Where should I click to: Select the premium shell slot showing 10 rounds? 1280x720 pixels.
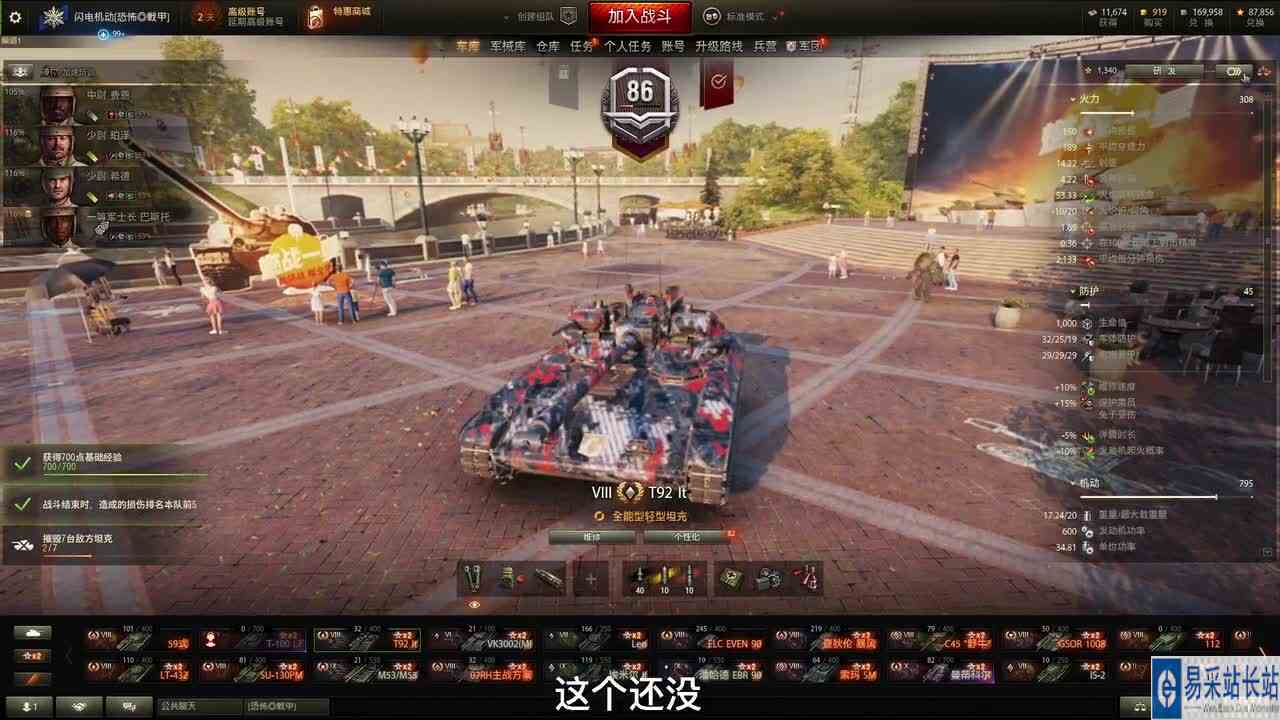coord(666,578)
